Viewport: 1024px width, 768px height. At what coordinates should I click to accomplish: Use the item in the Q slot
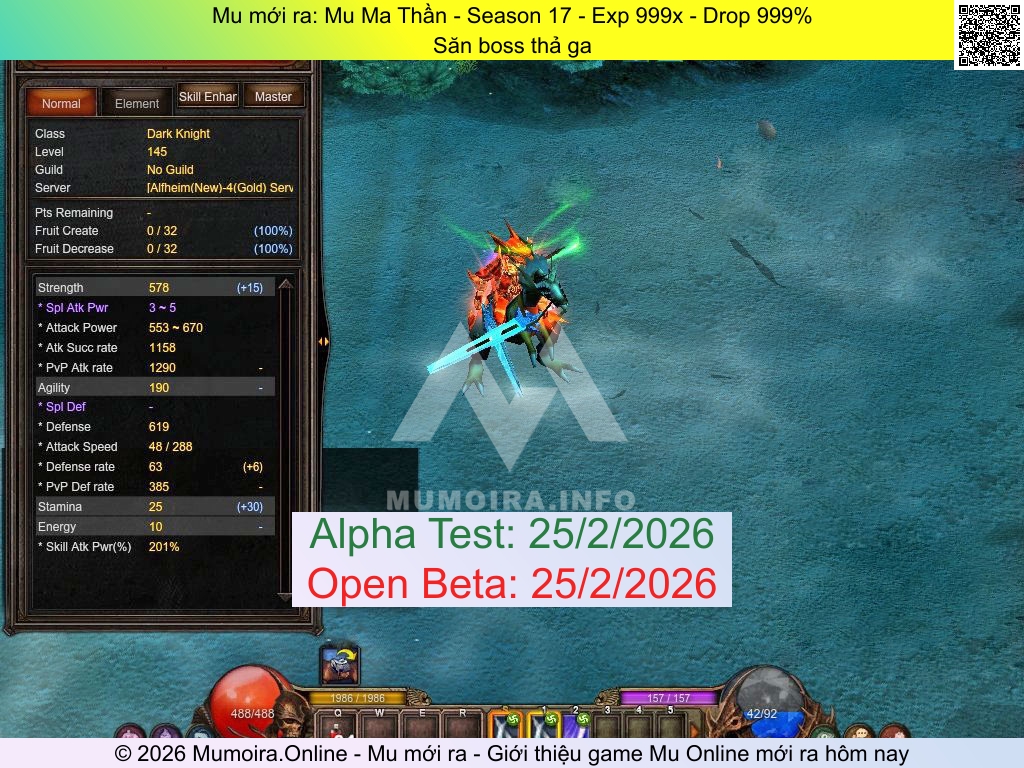[338, 728]
